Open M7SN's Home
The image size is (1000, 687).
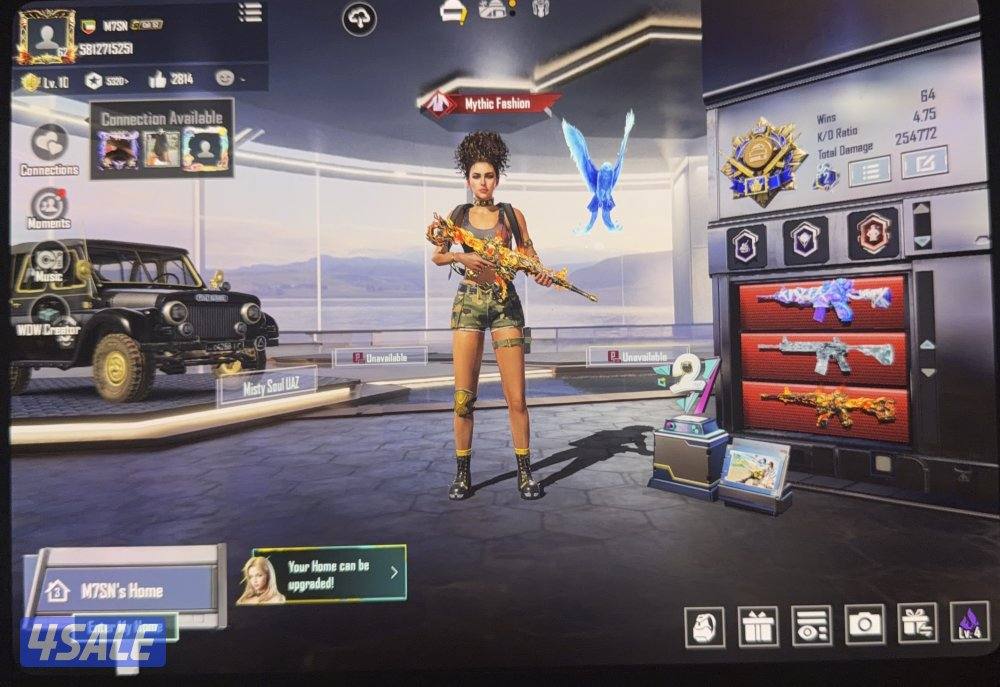pos(120,590)
